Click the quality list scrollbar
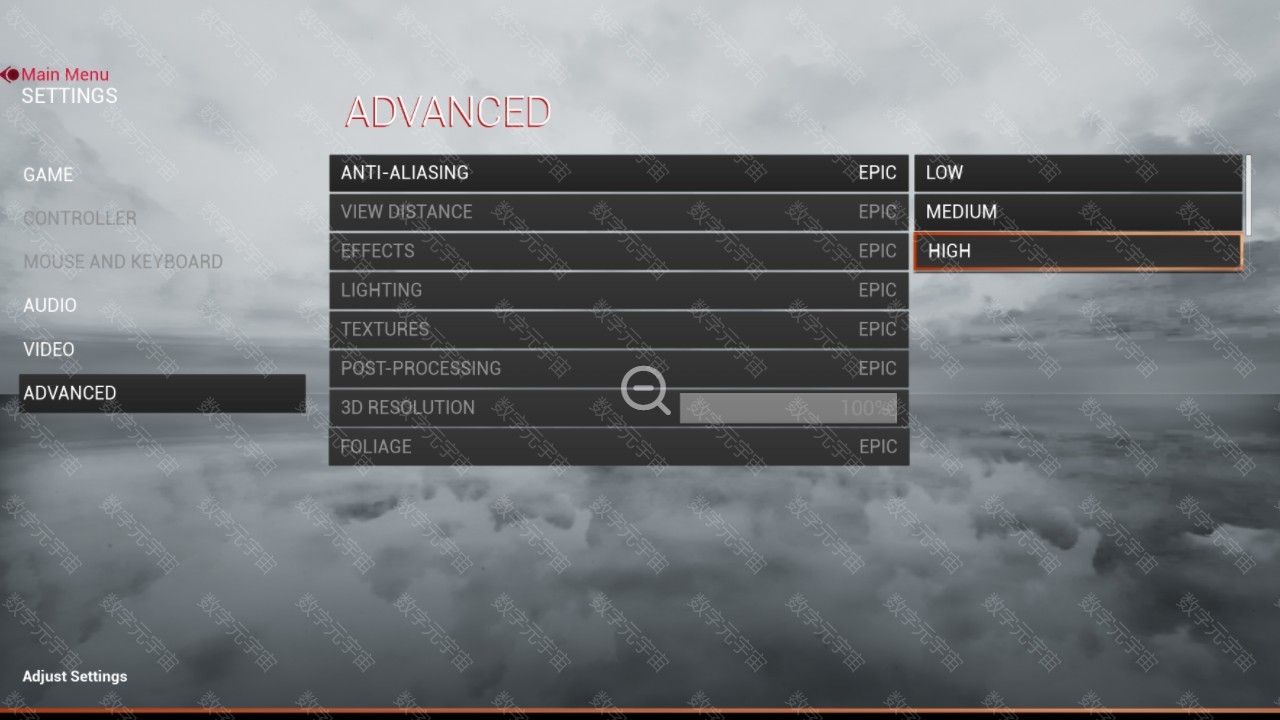 tap(1247, 194)
